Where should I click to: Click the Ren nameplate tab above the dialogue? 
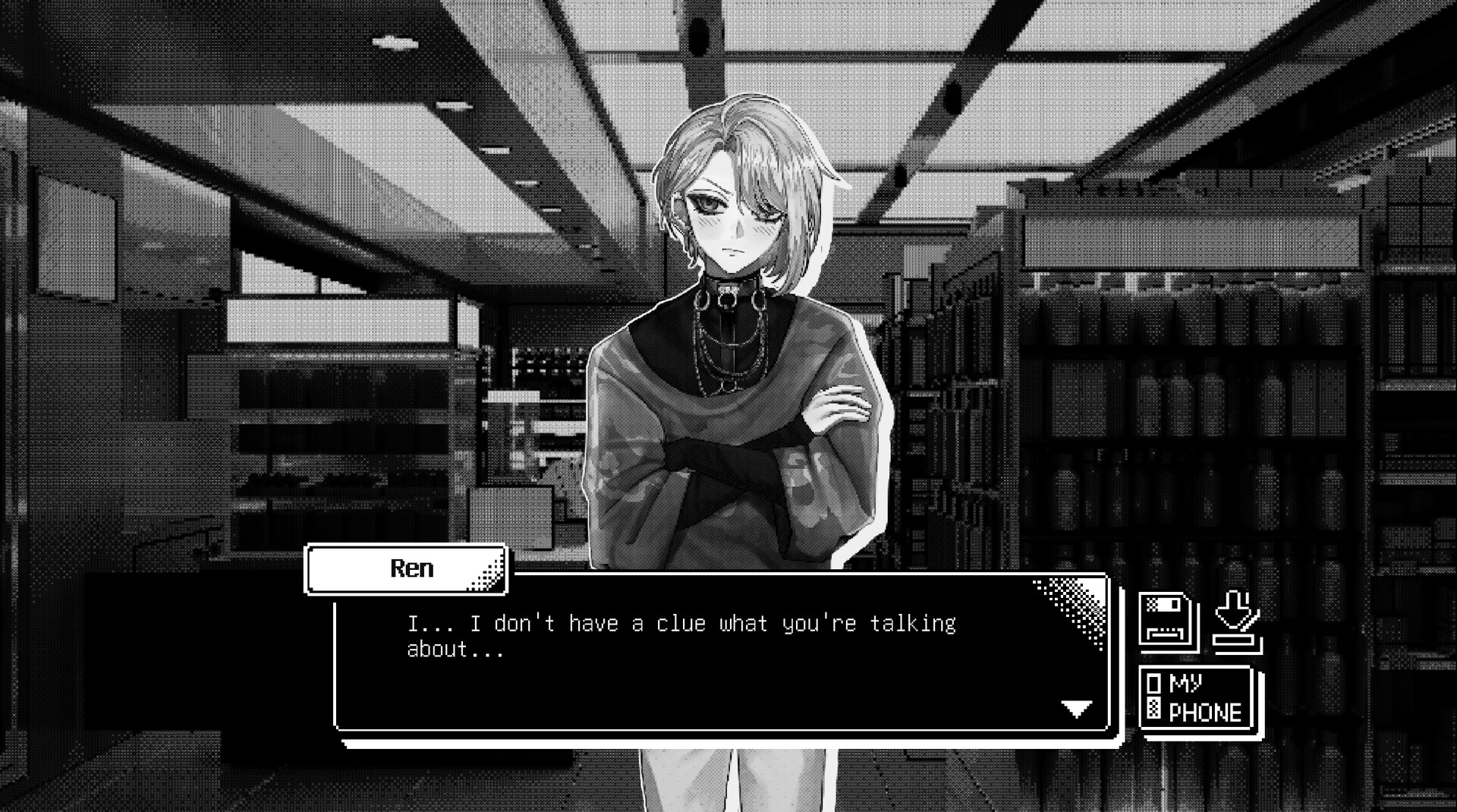coord(408,568)
